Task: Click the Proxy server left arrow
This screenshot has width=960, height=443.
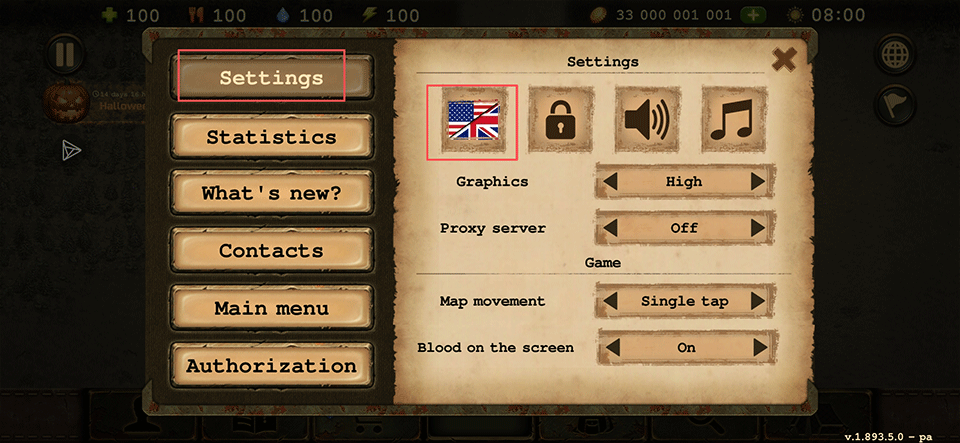Action: [612, 228]
